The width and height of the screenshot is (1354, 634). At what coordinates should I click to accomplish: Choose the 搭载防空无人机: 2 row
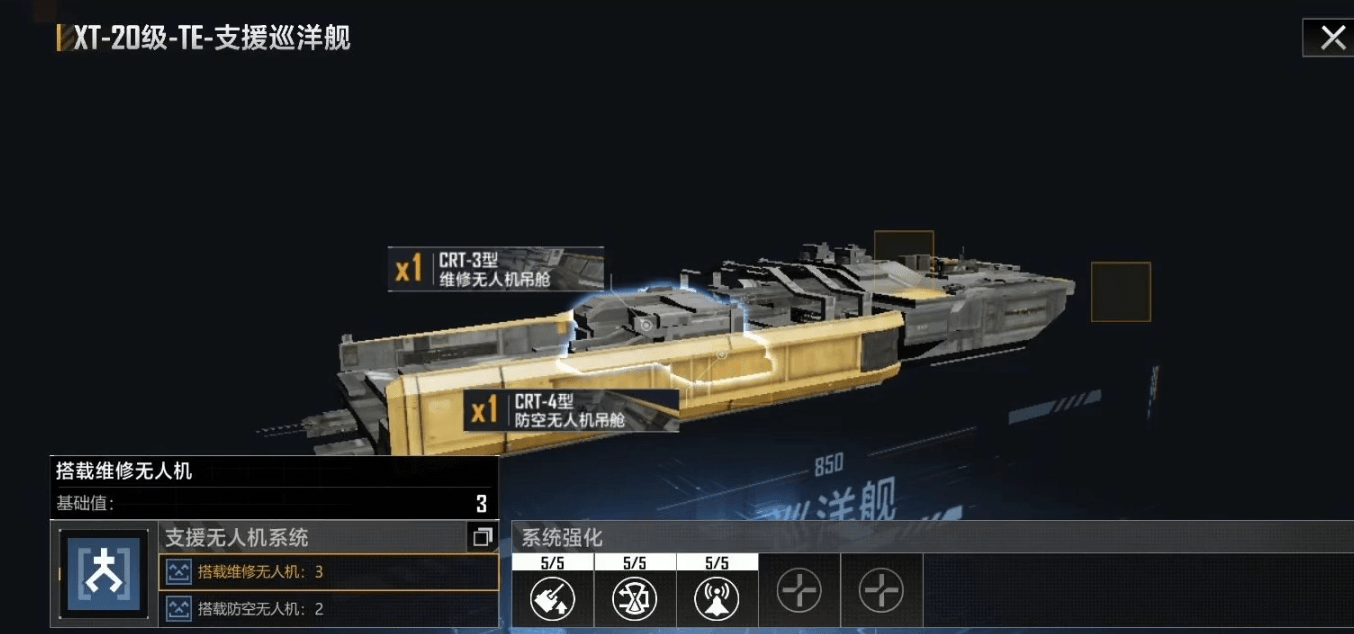pyautogui.click(x=328, y=608)
